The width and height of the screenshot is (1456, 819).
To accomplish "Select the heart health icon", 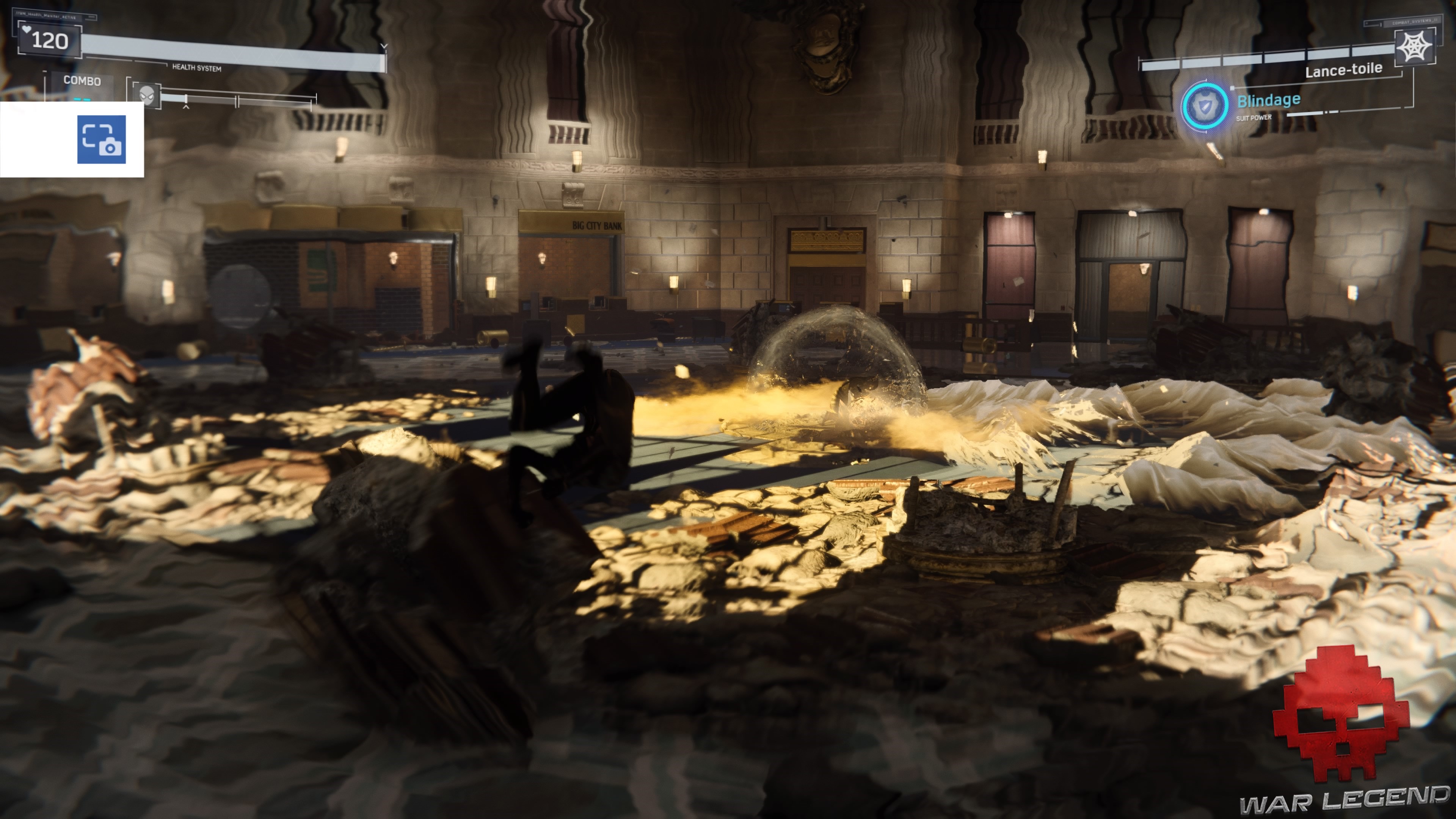I will (28, 30).
